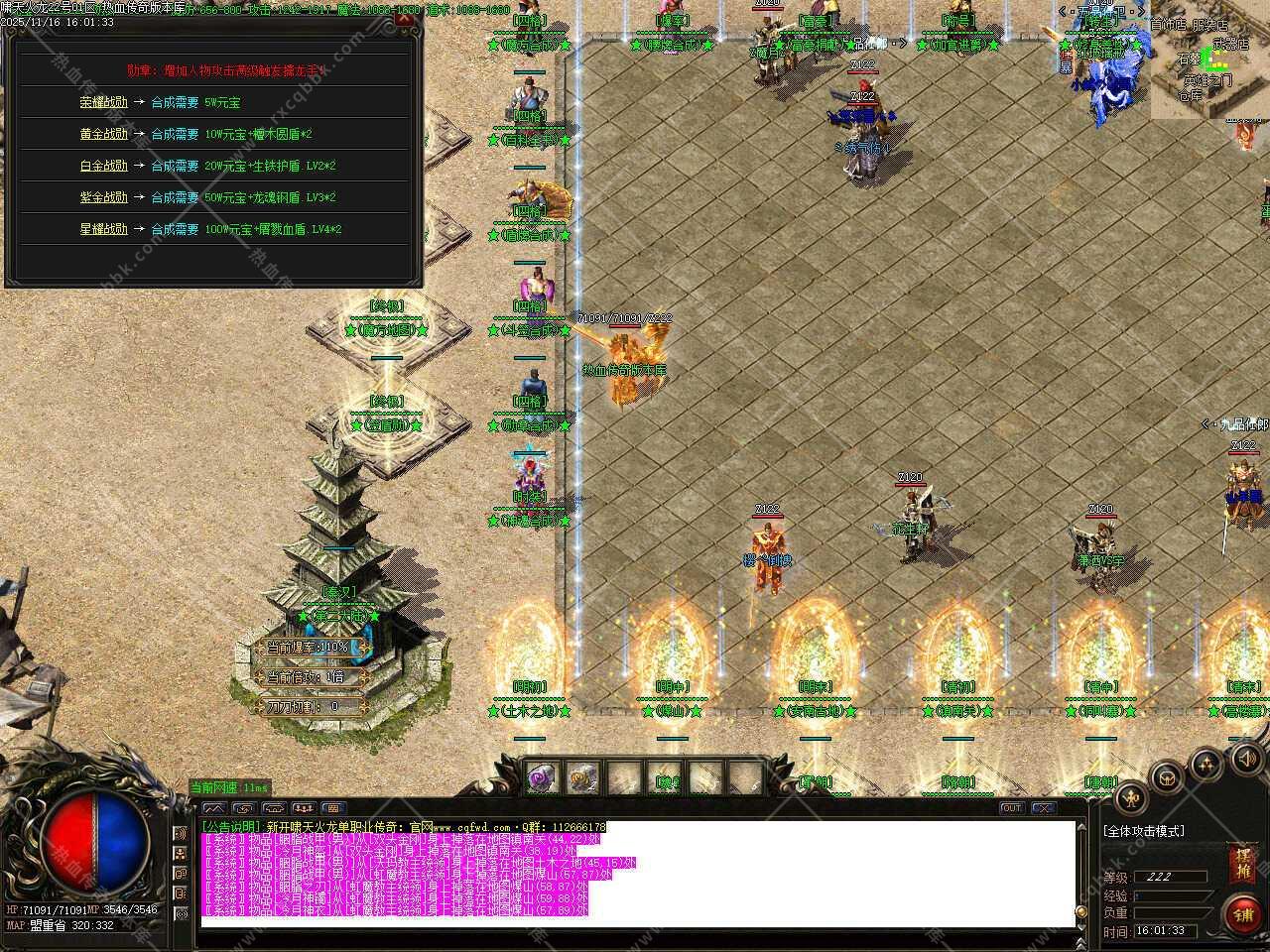Click the 白金战勋 synthesis link
Viewport: 1270px width, 952px height.
pos(104,166)
